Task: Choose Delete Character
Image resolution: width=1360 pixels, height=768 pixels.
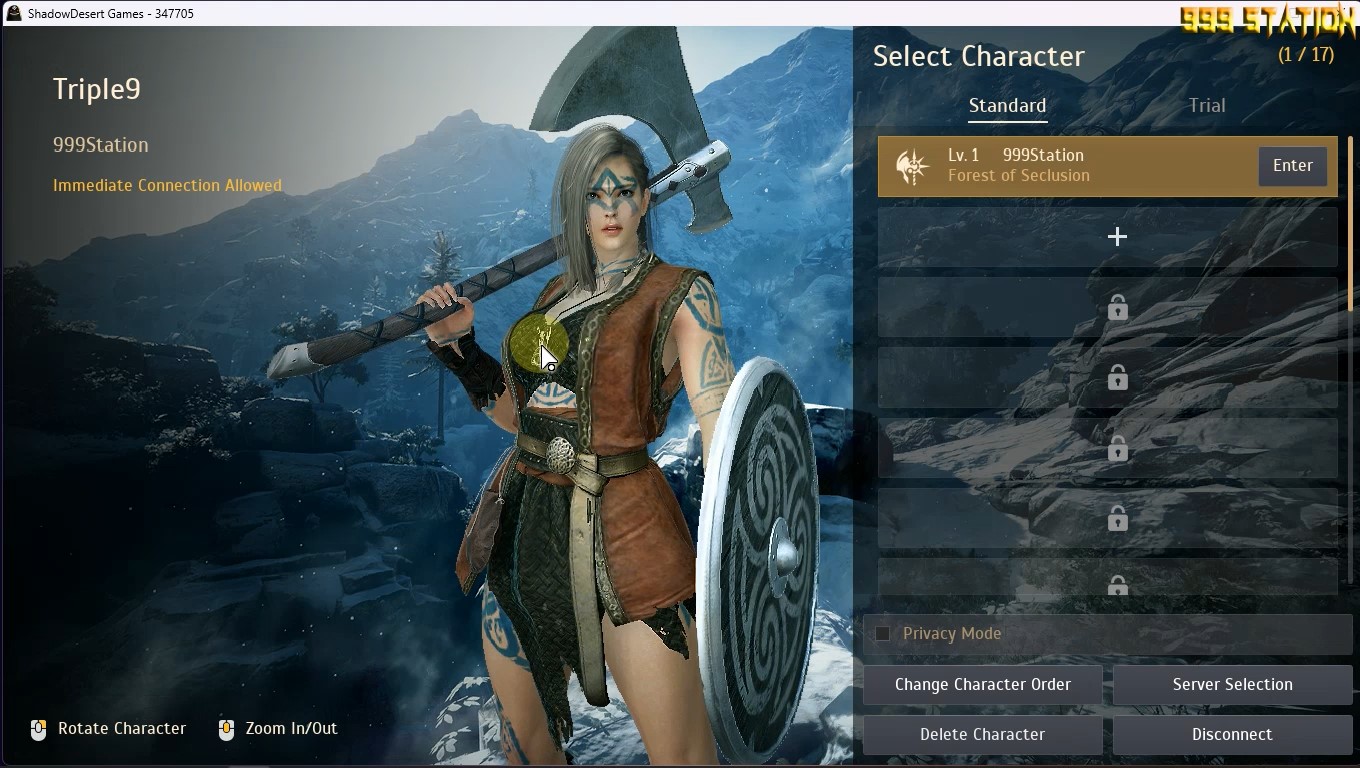Action: pyautogui.click(x=982, y=735)
